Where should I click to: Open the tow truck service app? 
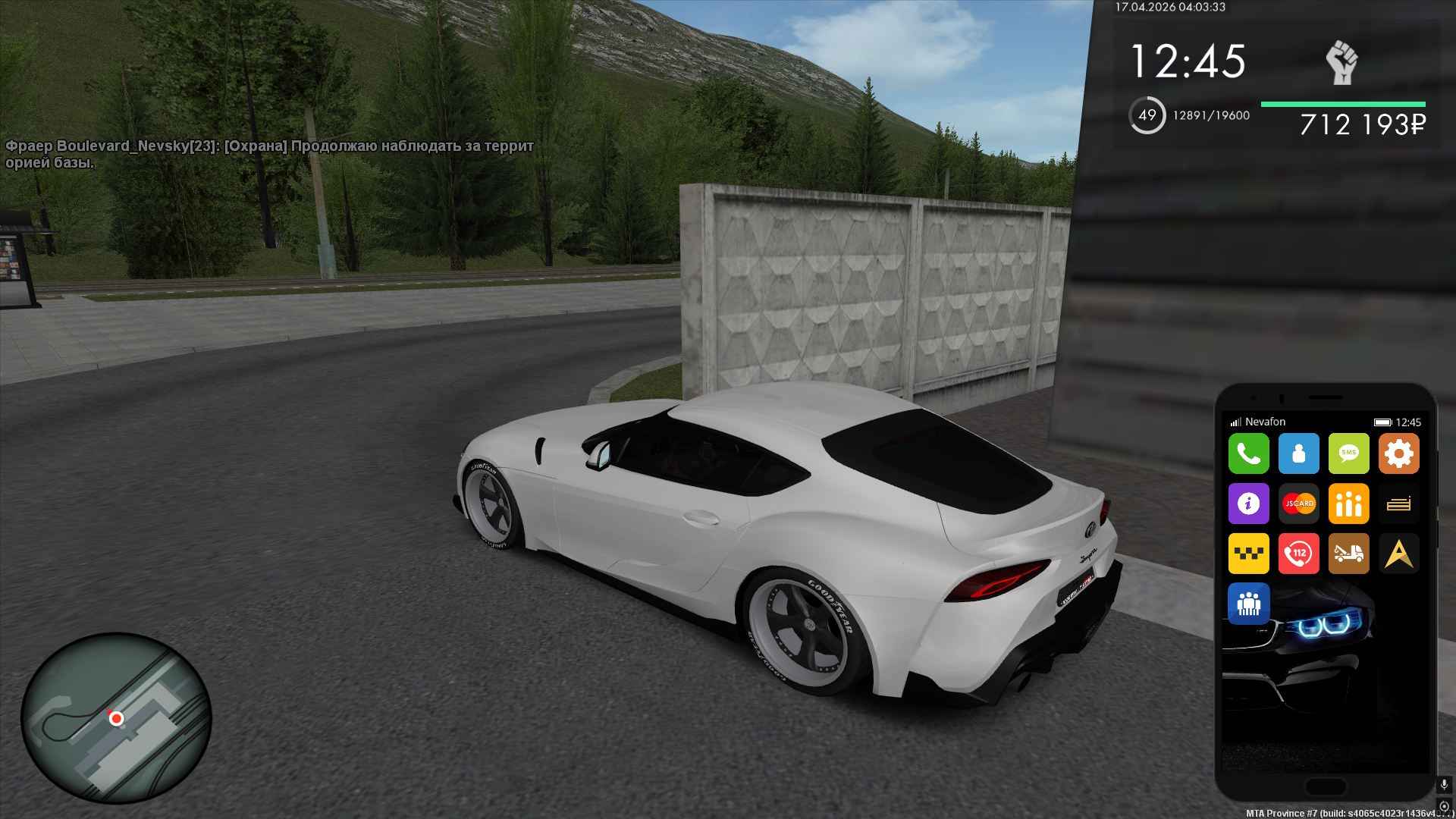(x=1348, y=554)
